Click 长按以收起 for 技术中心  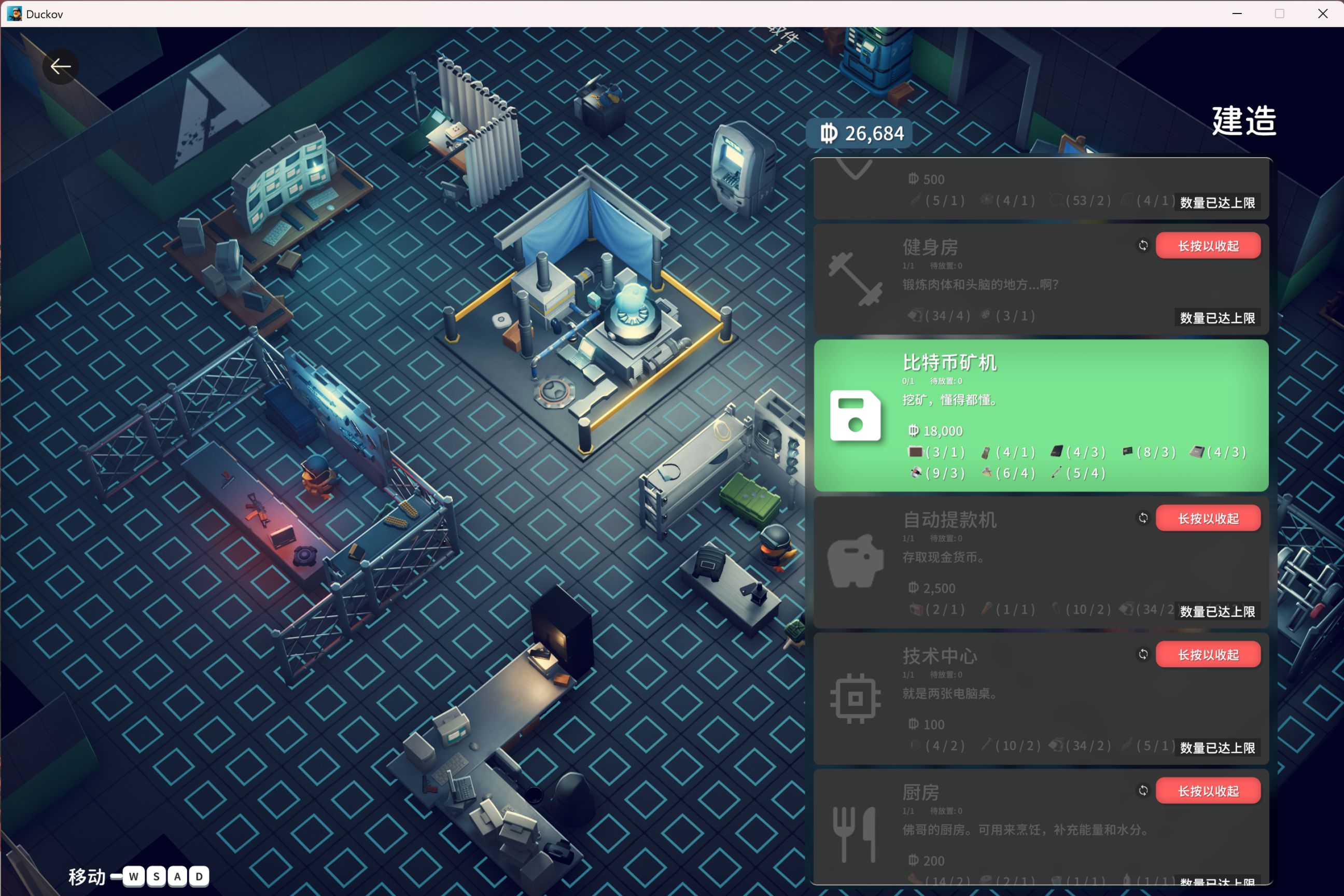[1208, 654]
